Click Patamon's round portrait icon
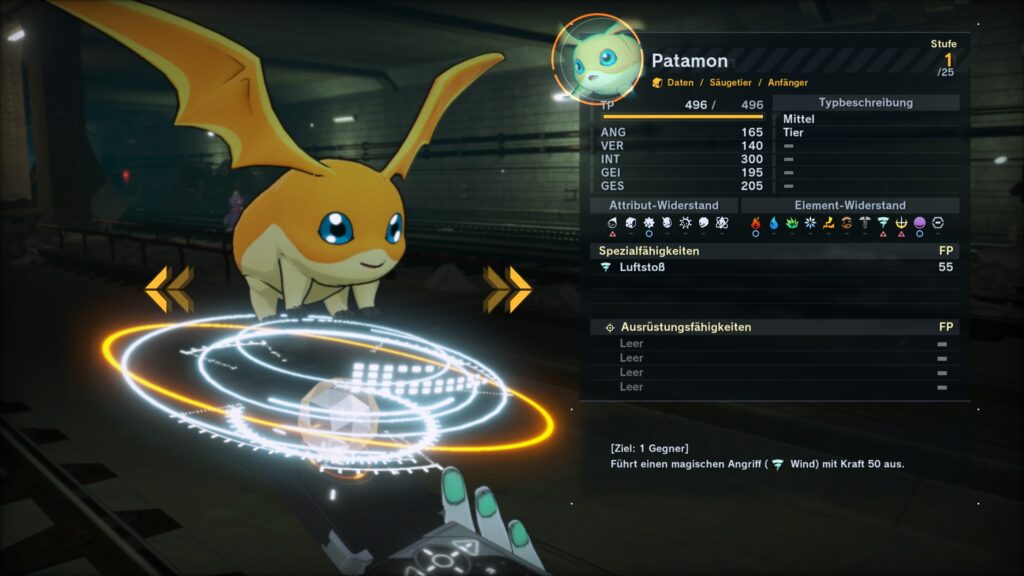This screenshot has width=1024, height=576. (596, 59)
